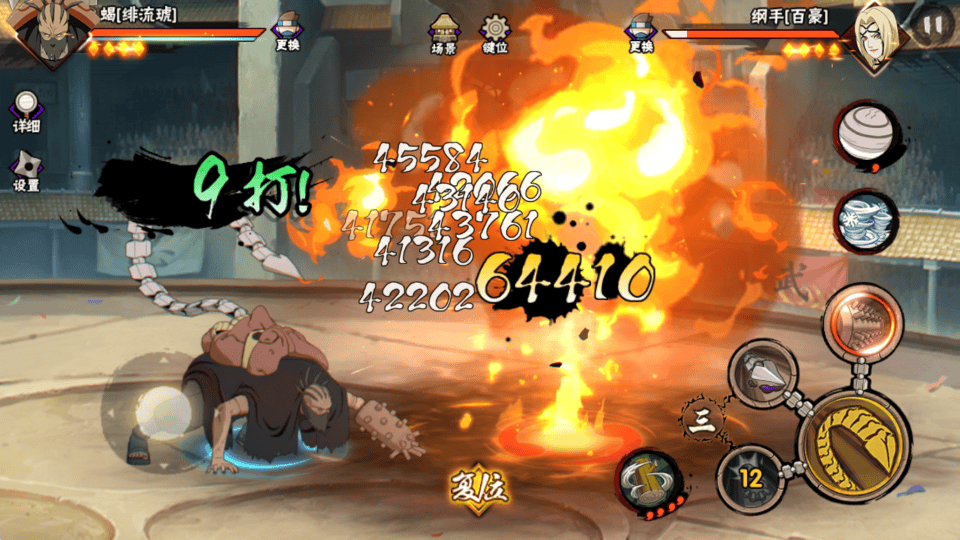The image size is (960, 540).
Task: Open the 详细 details panel
Action: 27,111
